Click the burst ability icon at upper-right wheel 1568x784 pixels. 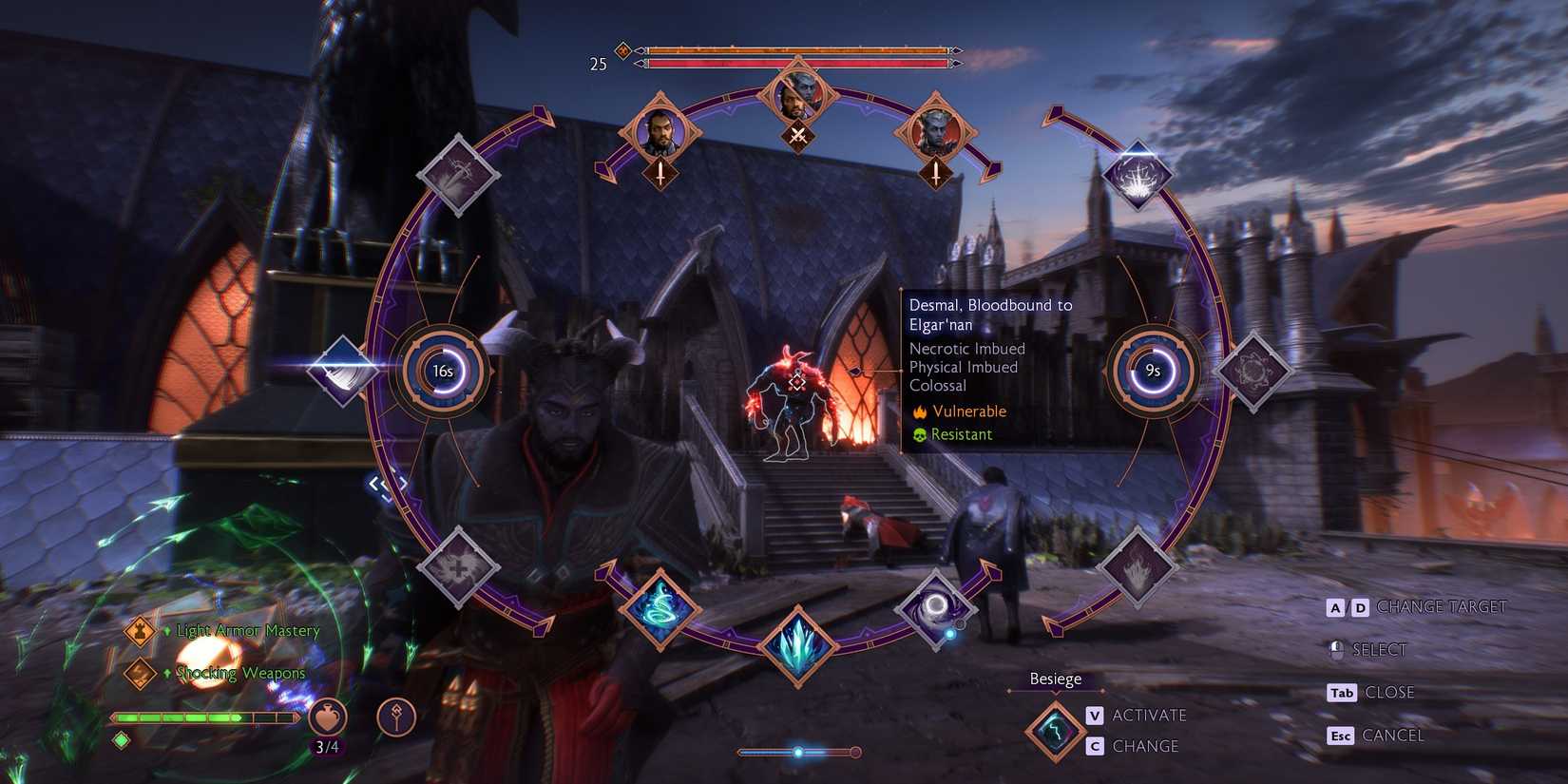tap(1137, 175)
